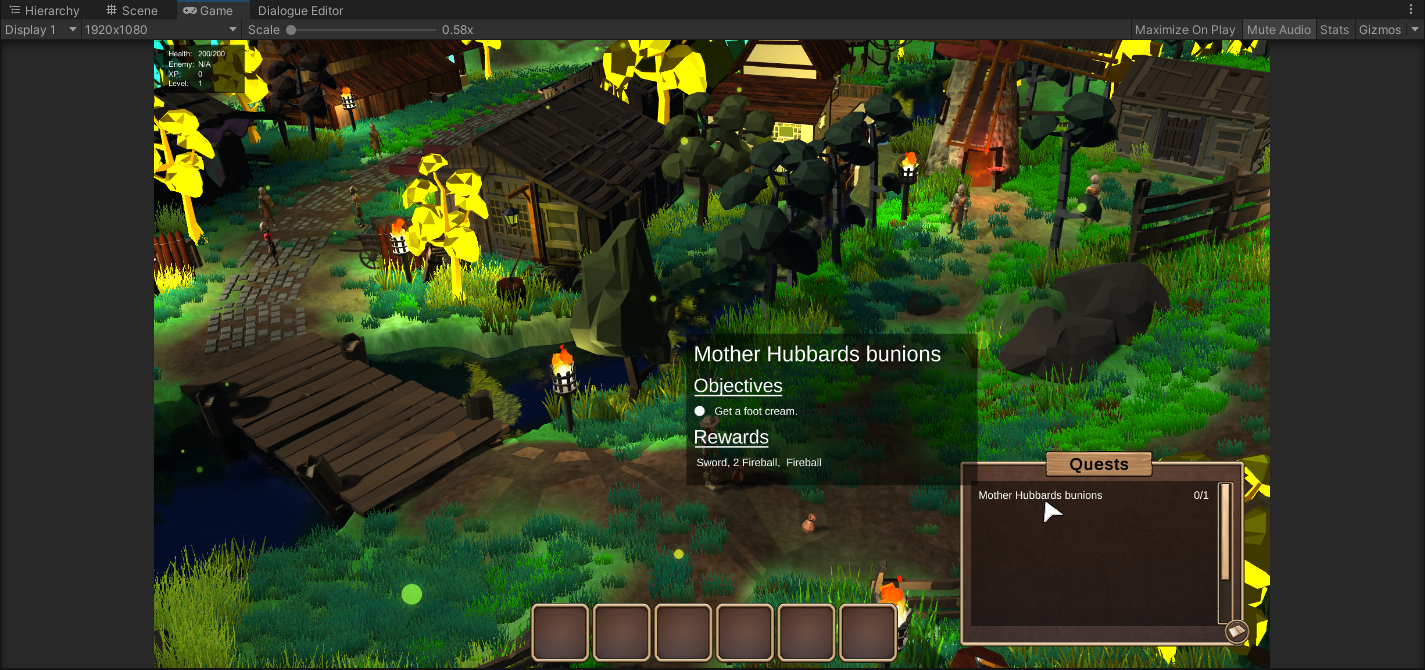Open the Display 1 dropdown
1425x670 pixels.
coord(40,30)
